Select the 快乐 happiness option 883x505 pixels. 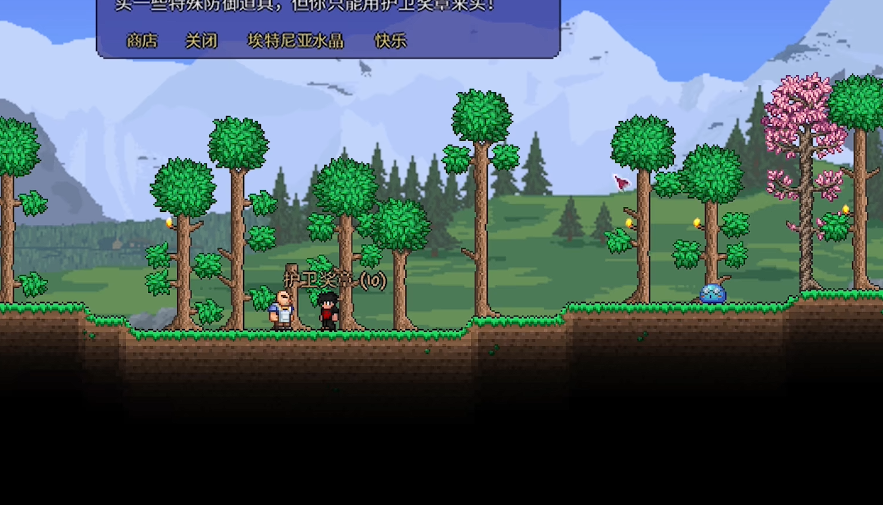[390, 41]
